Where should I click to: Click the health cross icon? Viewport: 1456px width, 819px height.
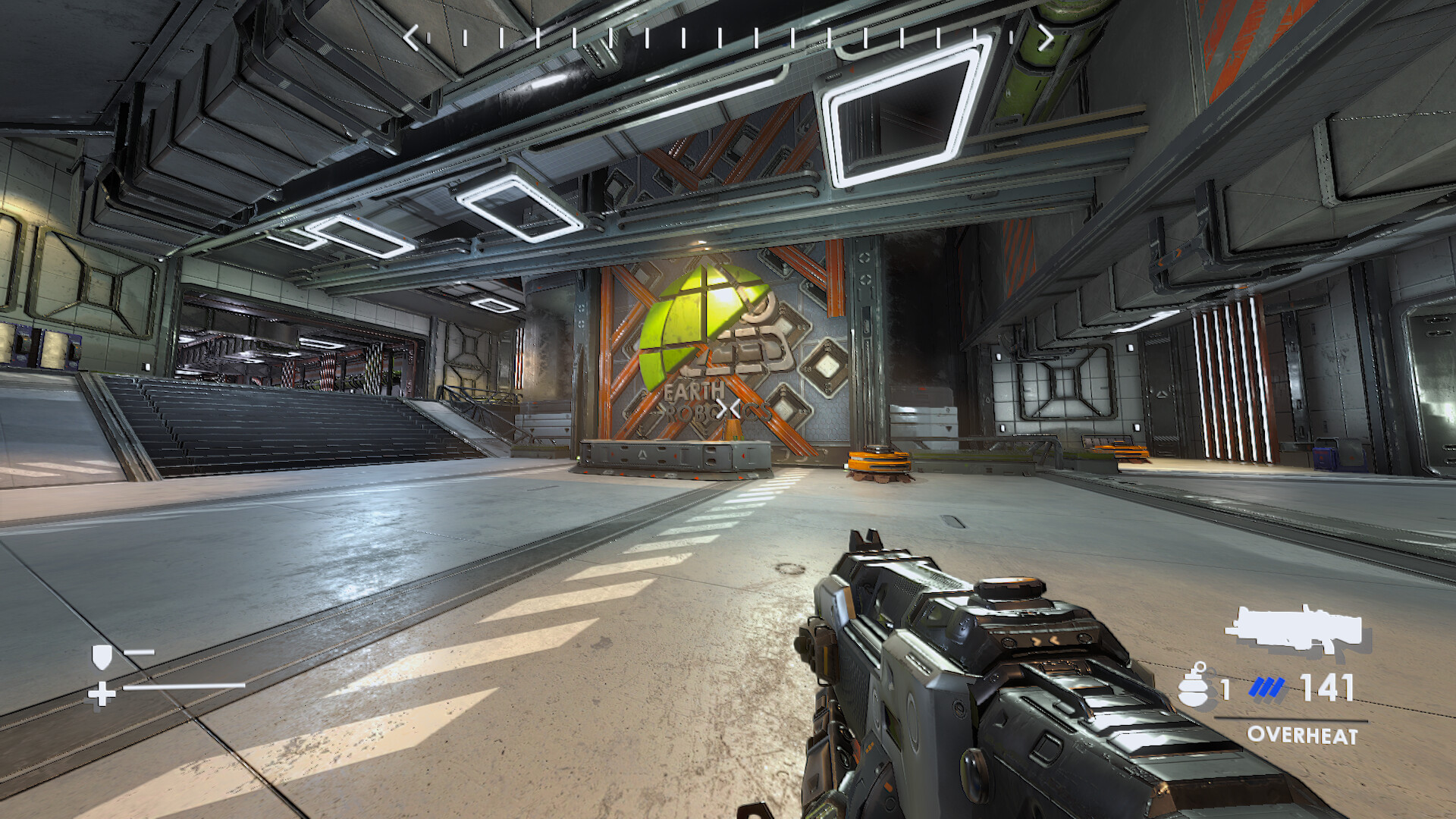click(x=102, y=694)
